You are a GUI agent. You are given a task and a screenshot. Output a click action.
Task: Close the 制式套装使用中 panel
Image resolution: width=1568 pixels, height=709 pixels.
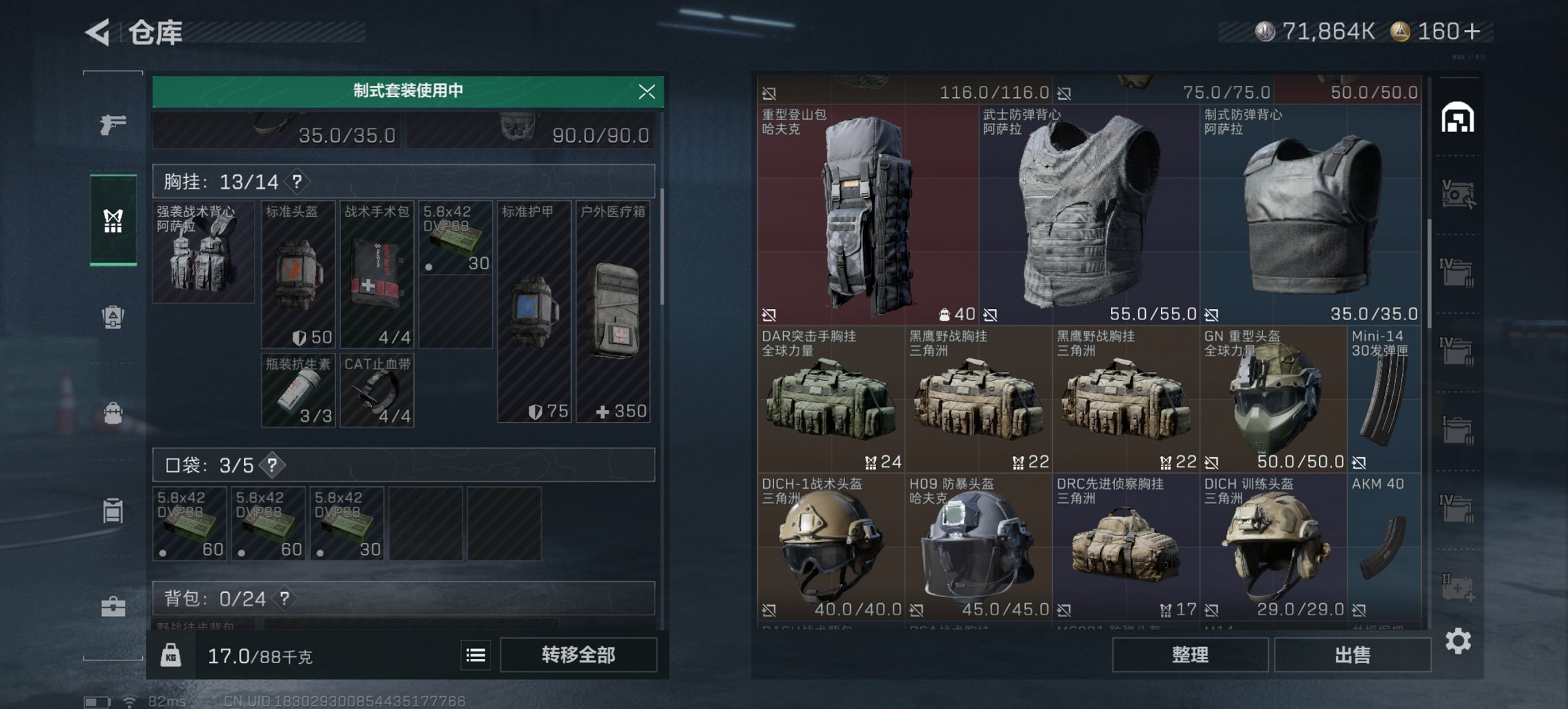tap(646, 92)
